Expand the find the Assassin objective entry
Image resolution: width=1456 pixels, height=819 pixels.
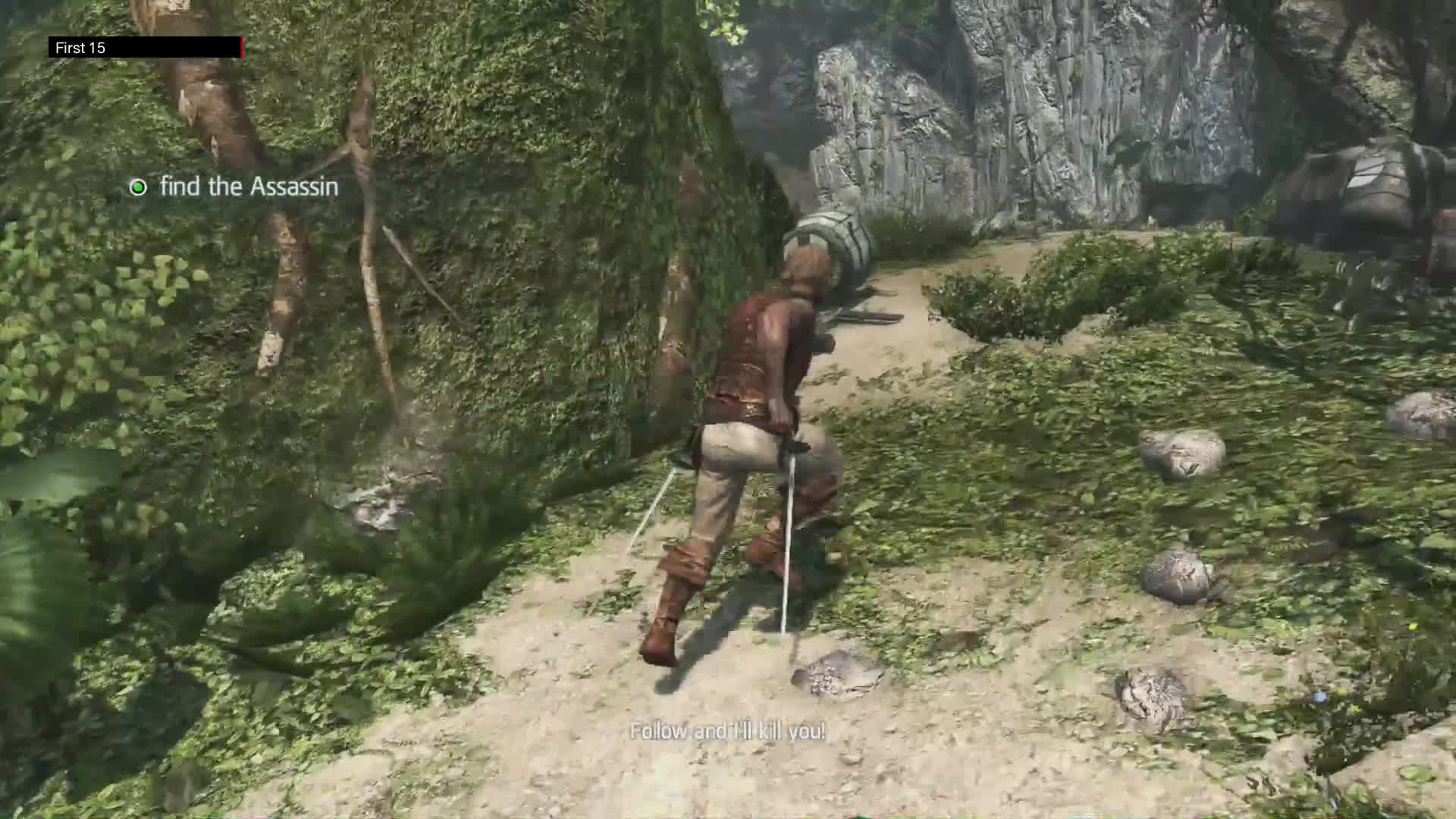coord(248,187)
